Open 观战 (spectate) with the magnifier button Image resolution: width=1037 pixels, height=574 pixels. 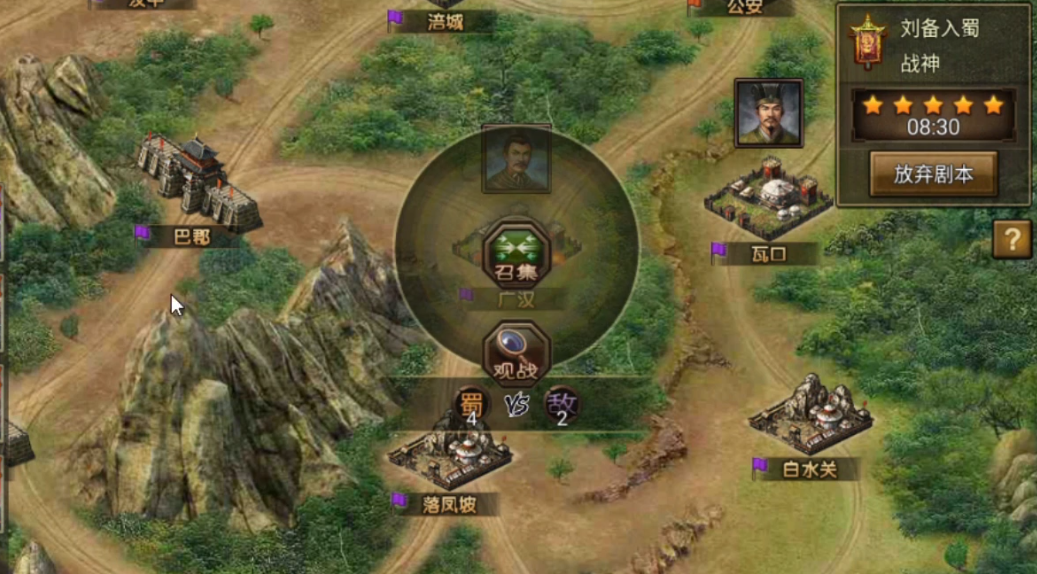pyautogui.click(x=516, y=352)
